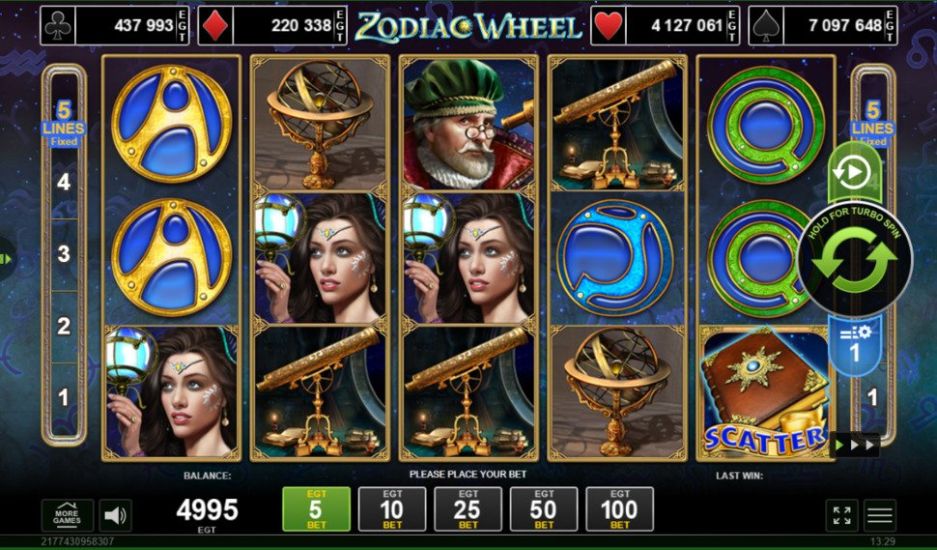The width and height of the screenshot is (937, 550).
Task: Toggle the sound speaker icon
Action: (x=116, y=515)
